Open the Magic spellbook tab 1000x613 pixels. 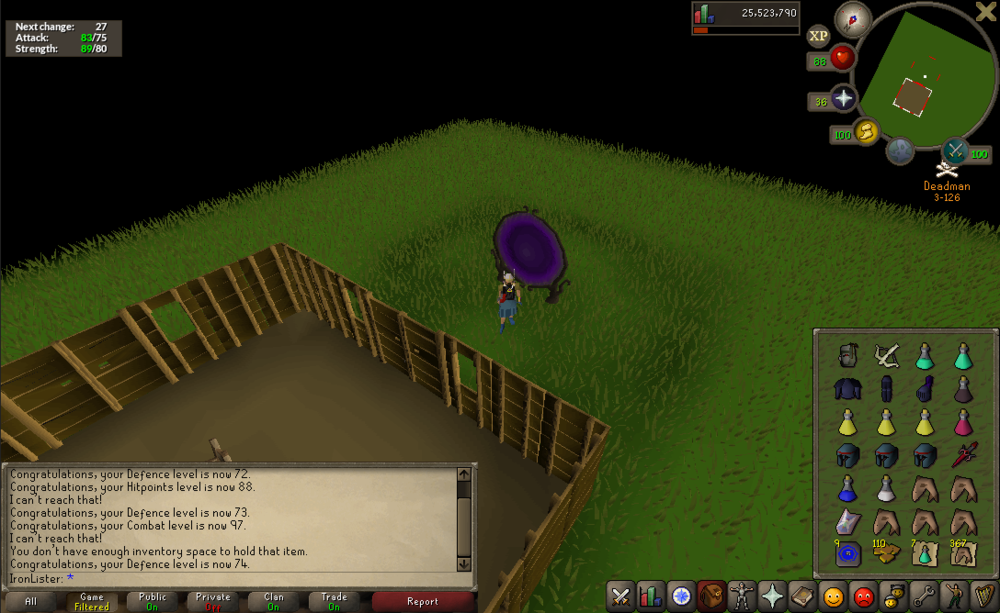pyautogui.click(x=801, y=596)
